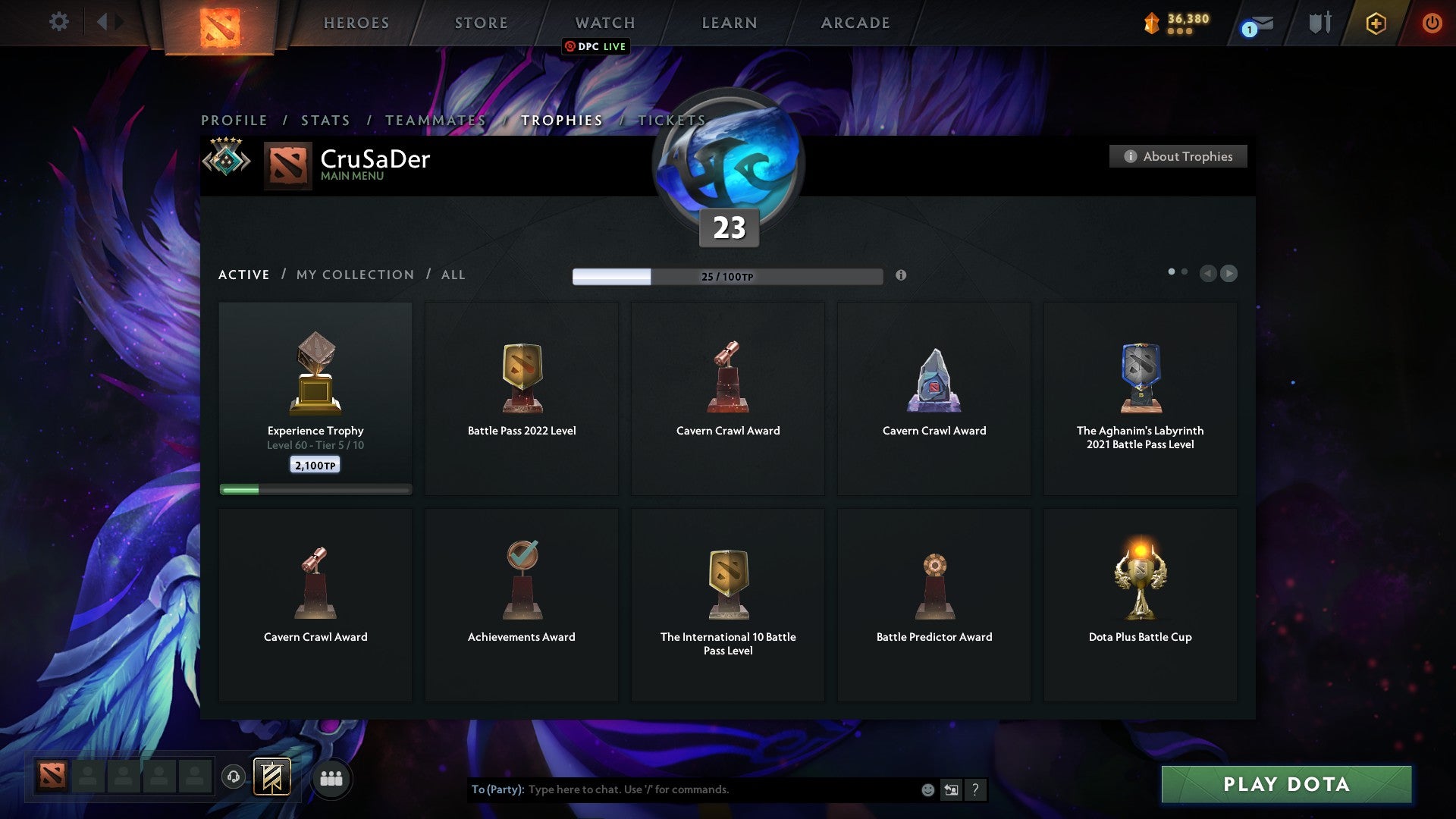Open About Trophies
This screenshot has width=1456, height=819.
[1178, 156]
